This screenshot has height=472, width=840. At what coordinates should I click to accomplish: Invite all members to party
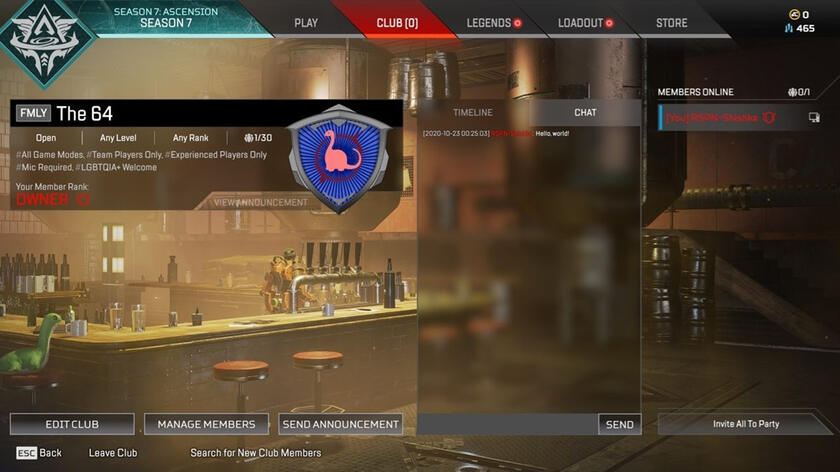point(746,424)
